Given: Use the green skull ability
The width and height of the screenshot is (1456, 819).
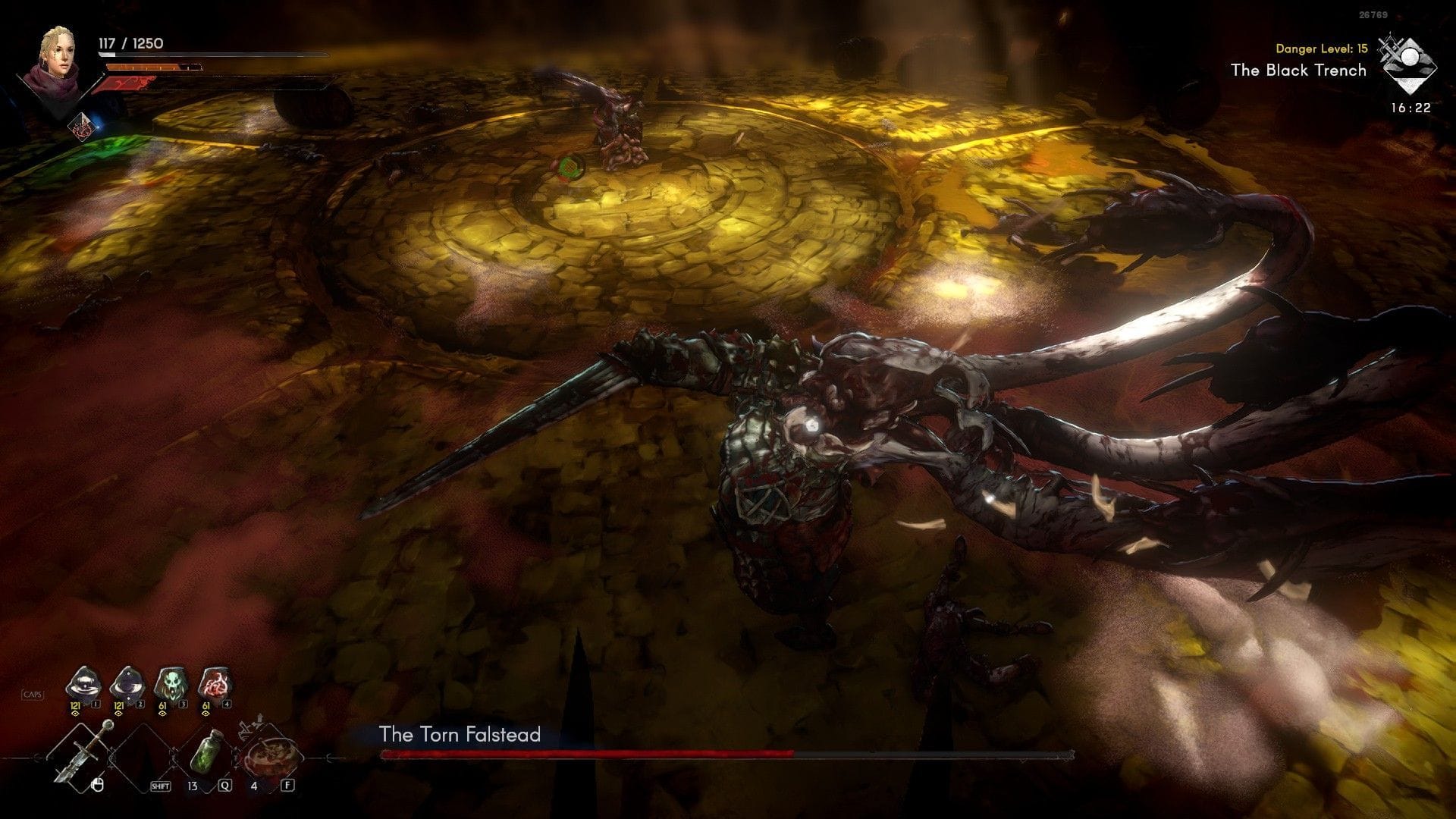Looking at the screenshot, I should pyautogui.click(x=170, y=685).
